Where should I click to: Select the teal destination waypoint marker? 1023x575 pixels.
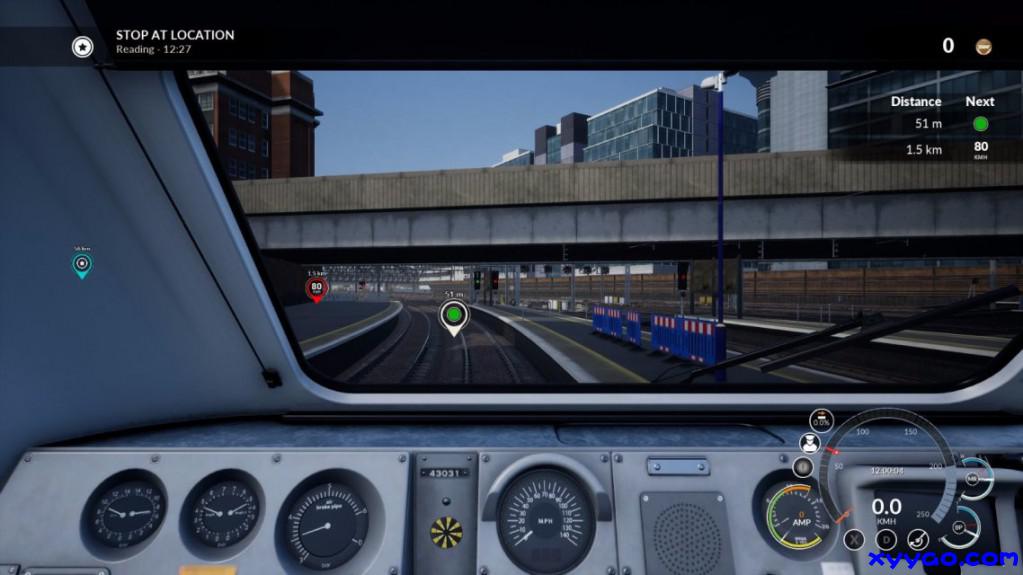[x=82, y=265]
